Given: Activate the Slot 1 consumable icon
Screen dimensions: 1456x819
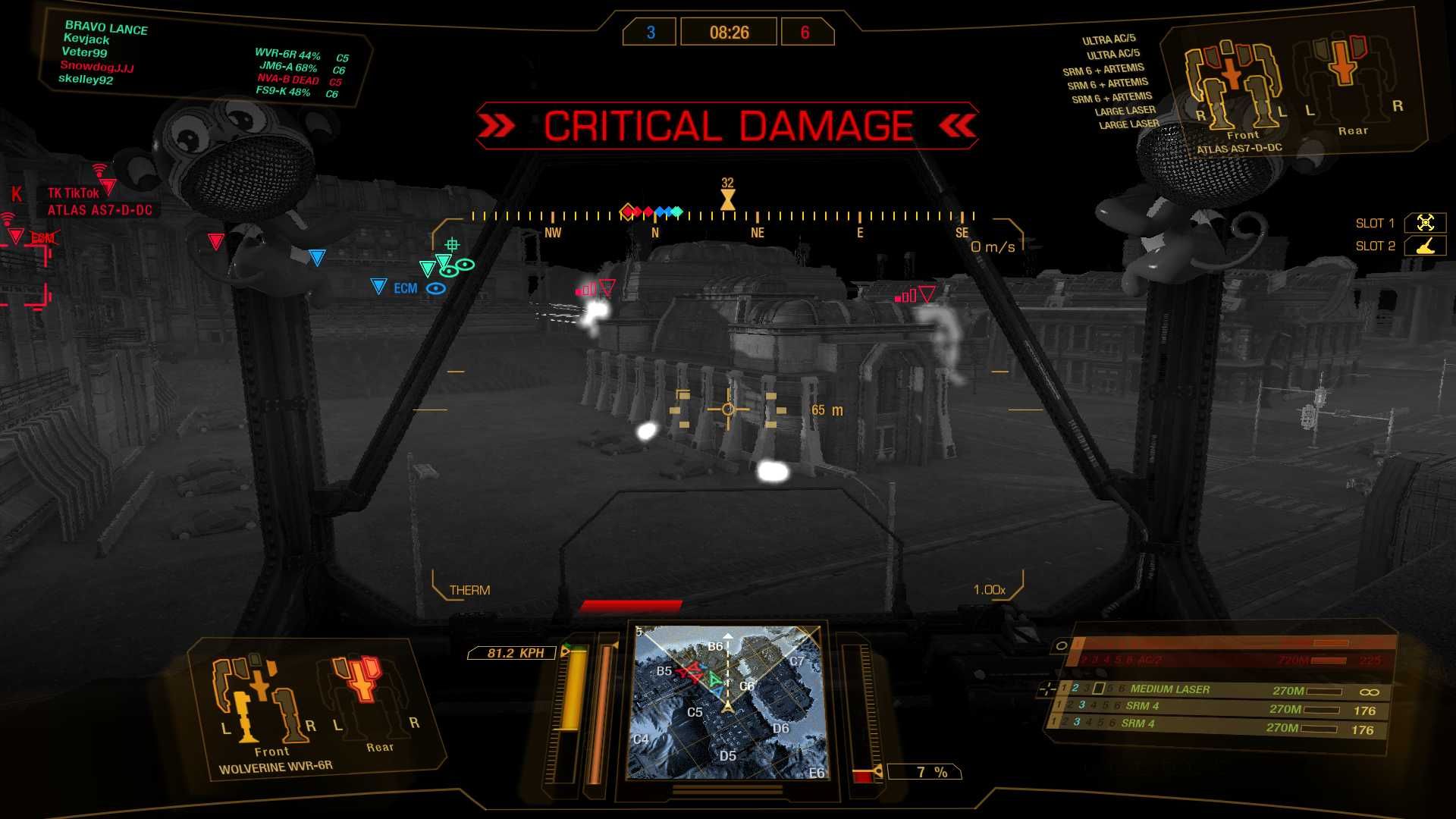Looking at the screenshot, I should click(x=1425, y=223).
